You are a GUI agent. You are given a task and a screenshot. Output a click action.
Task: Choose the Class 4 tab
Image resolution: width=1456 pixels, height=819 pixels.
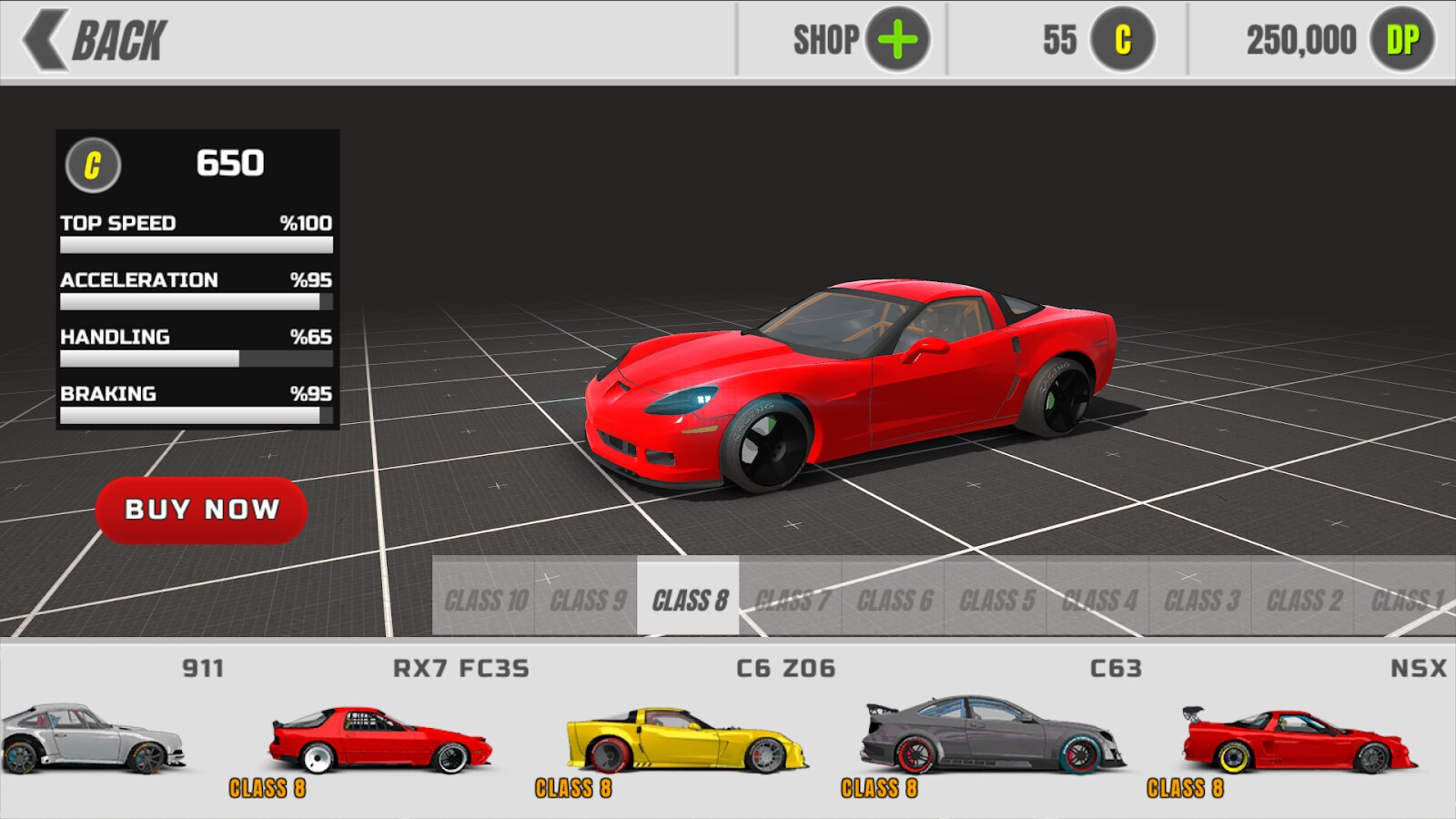(1098, 601)
